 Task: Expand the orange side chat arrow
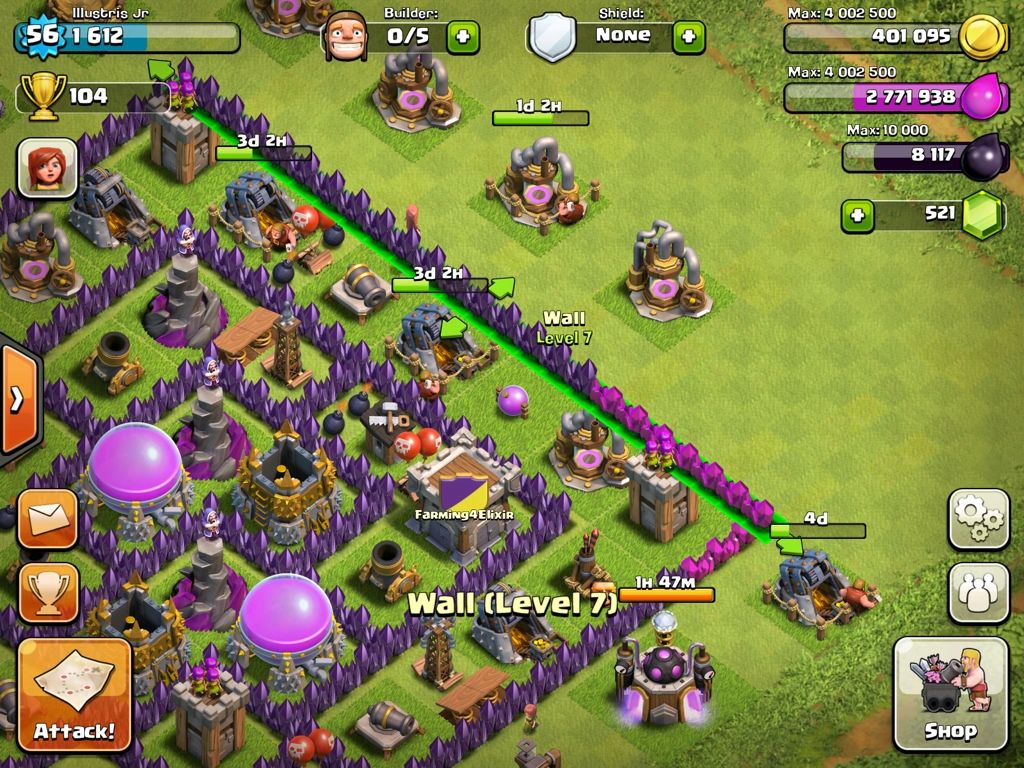[18, 400]
